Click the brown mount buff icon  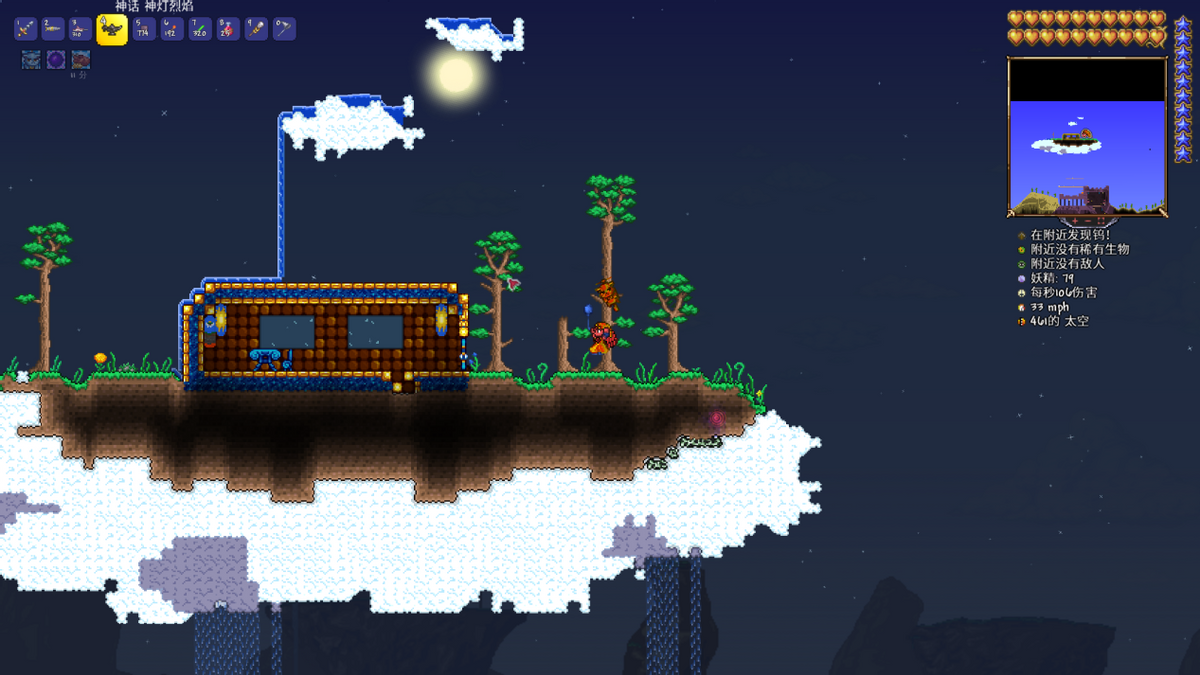point(81,60)
